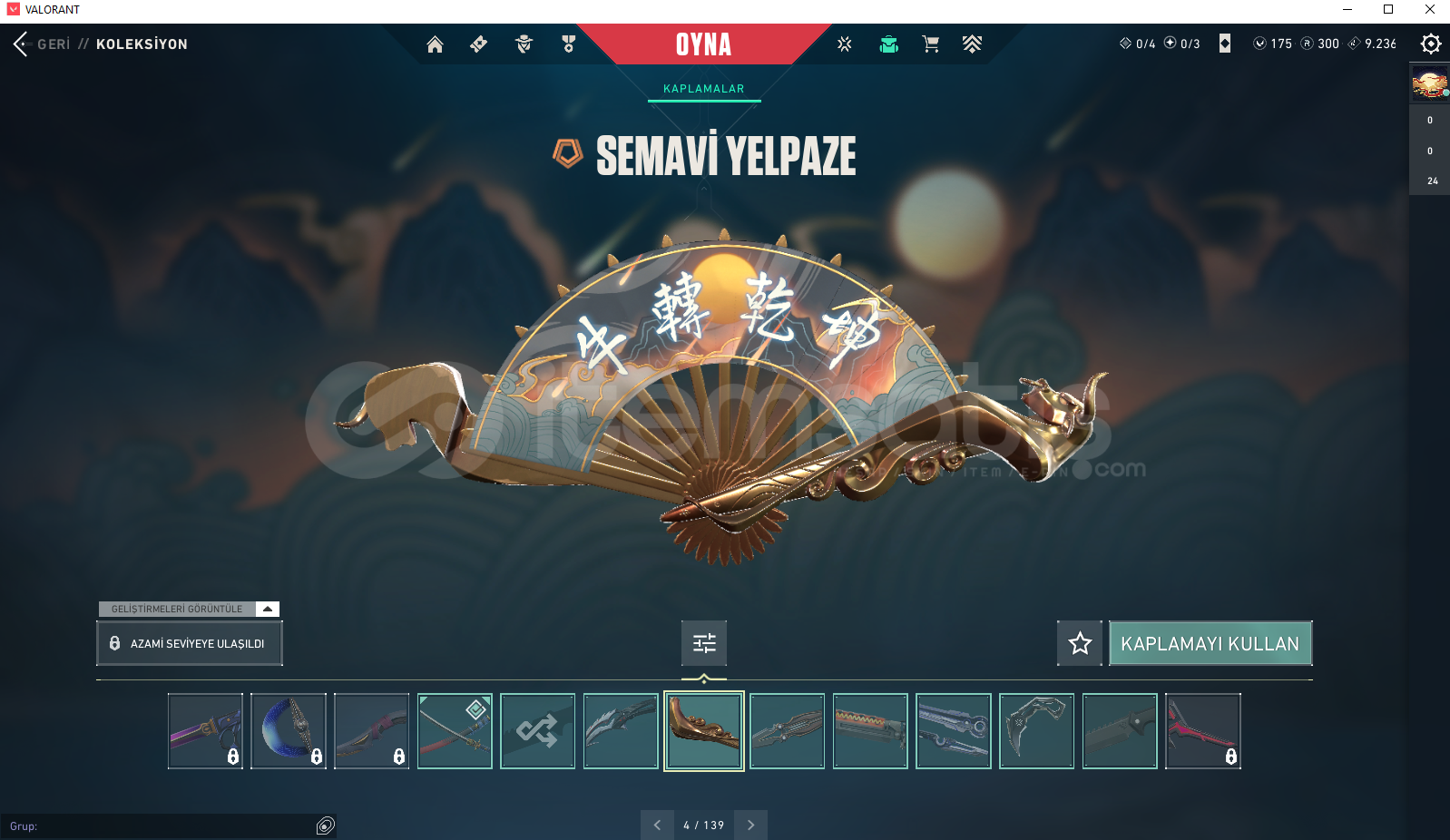Close the VALORANT window
This screenshot has width=1450, height=840.
point(1429,10)
